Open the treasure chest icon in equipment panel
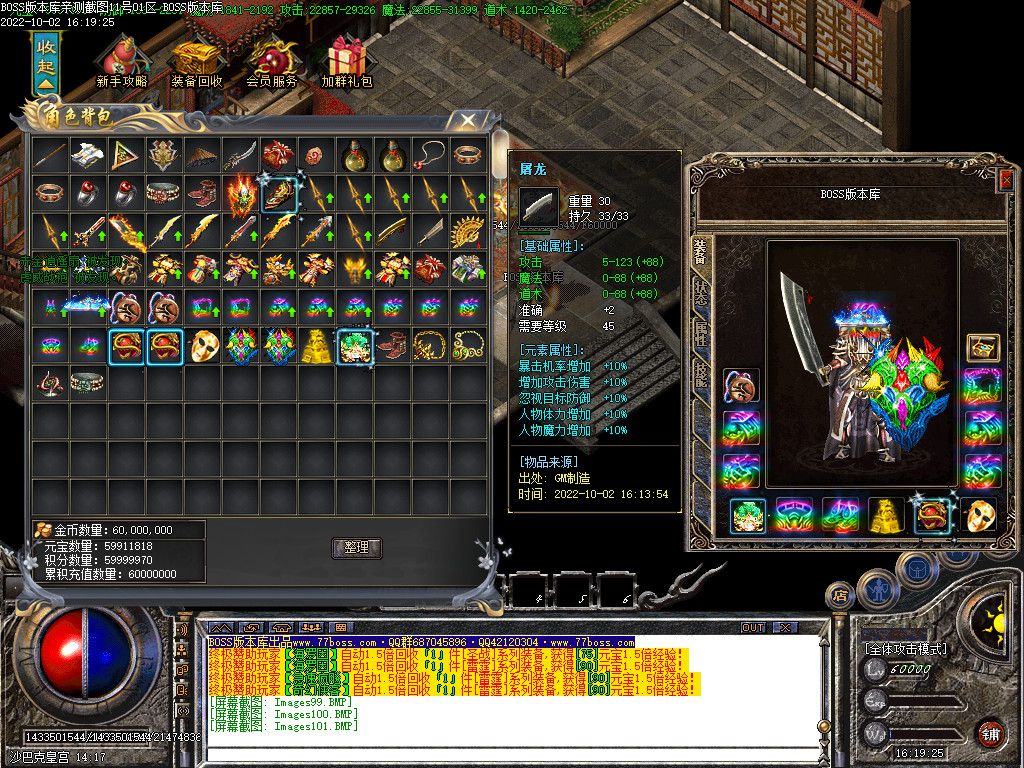This screenshot has width=1024, height=768. coord(983,347)
